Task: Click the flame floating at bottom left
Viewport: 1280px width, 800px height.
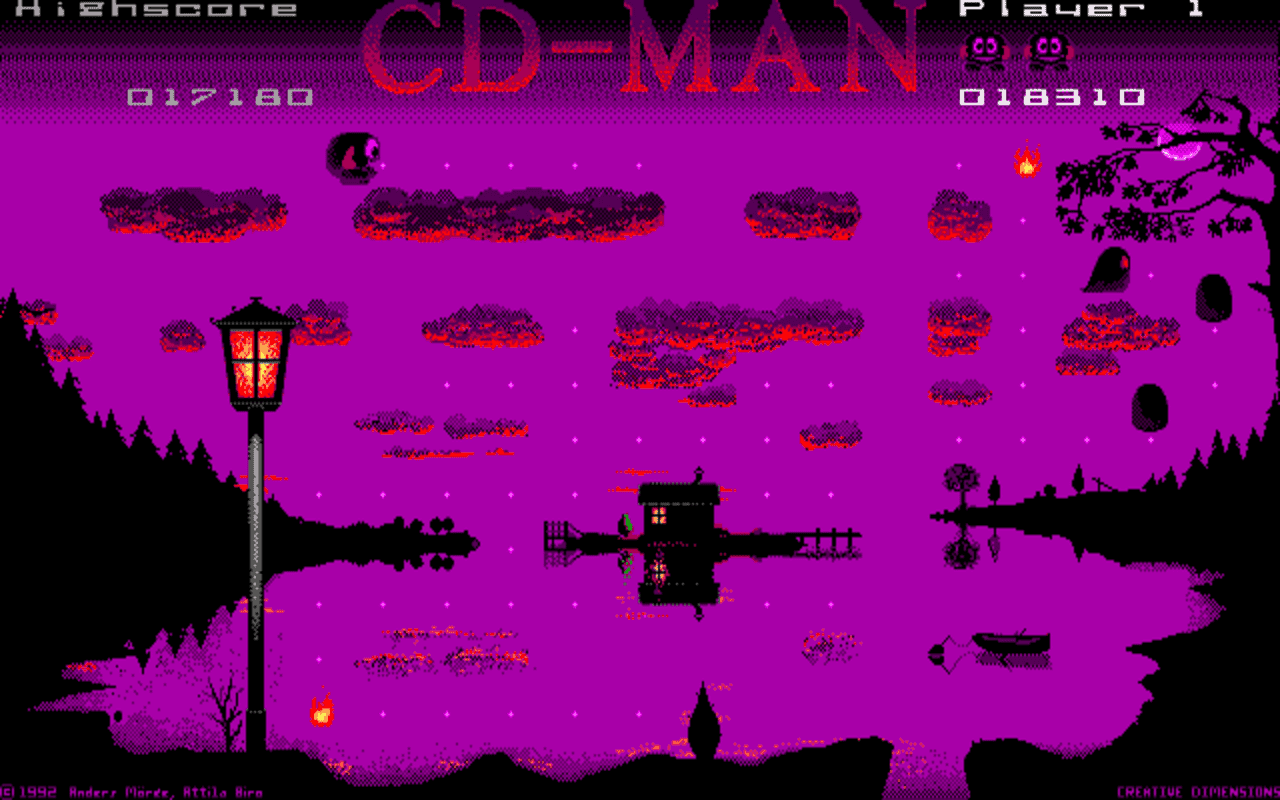Action: 322,712
